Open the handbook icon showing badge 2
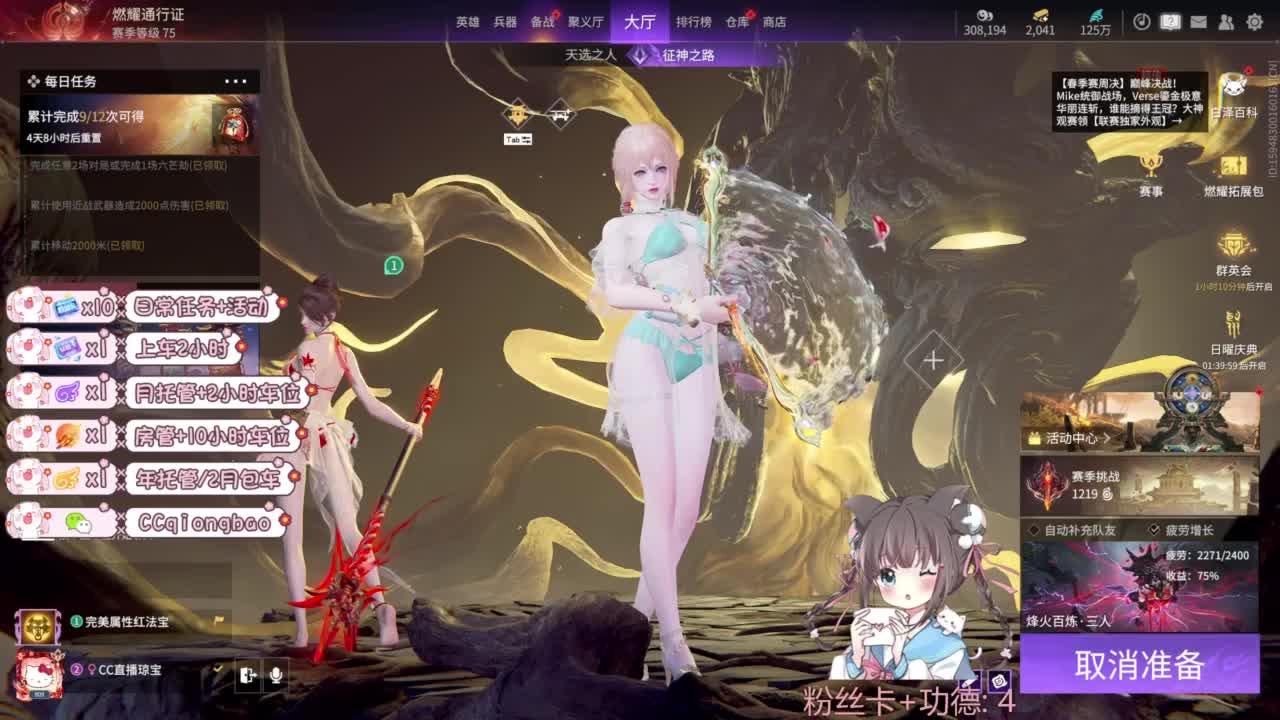This screenshot has height=720, width=1280. (x=1170, y=21)
